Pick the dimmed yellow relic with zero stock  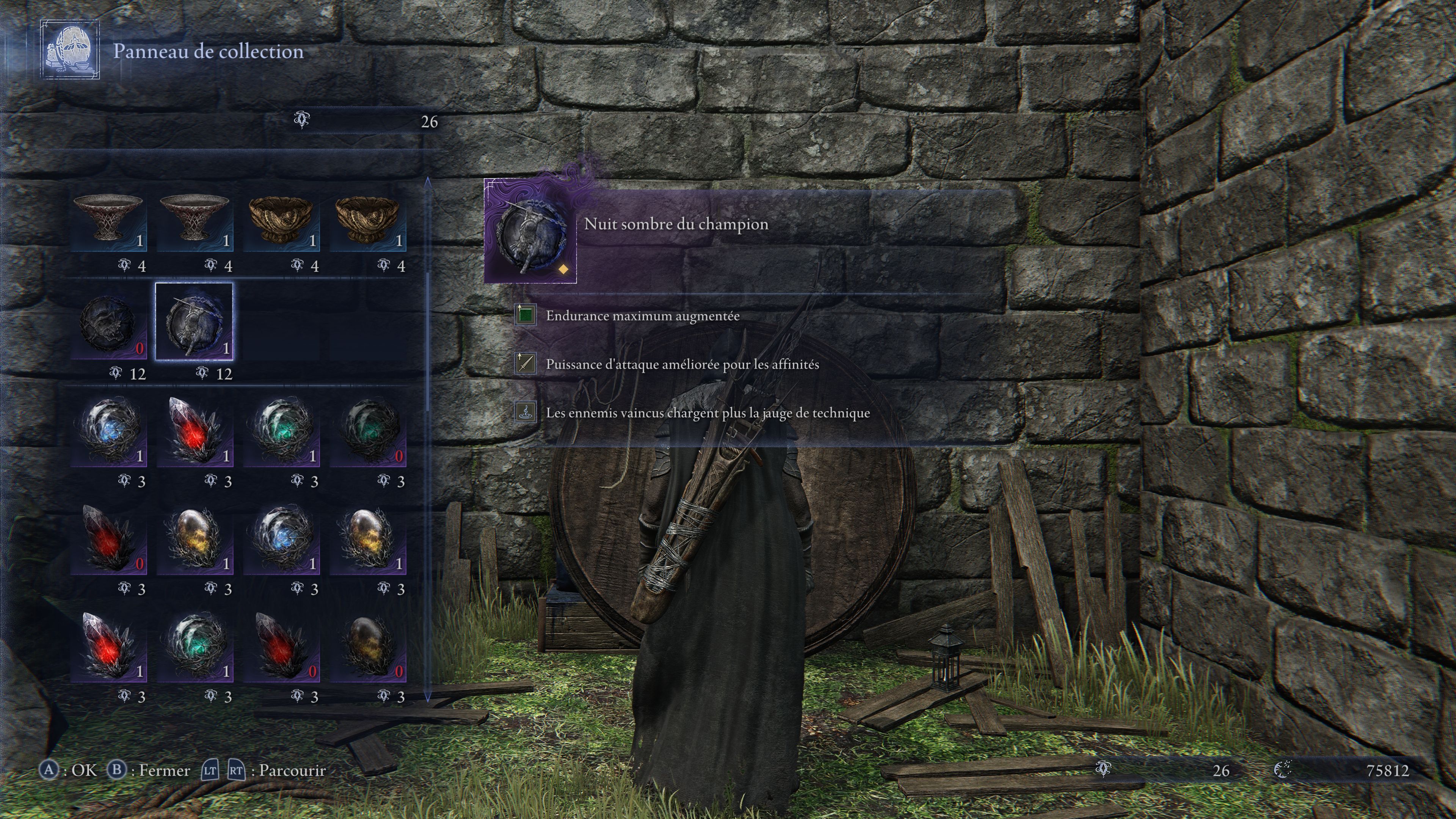point(368,646)
